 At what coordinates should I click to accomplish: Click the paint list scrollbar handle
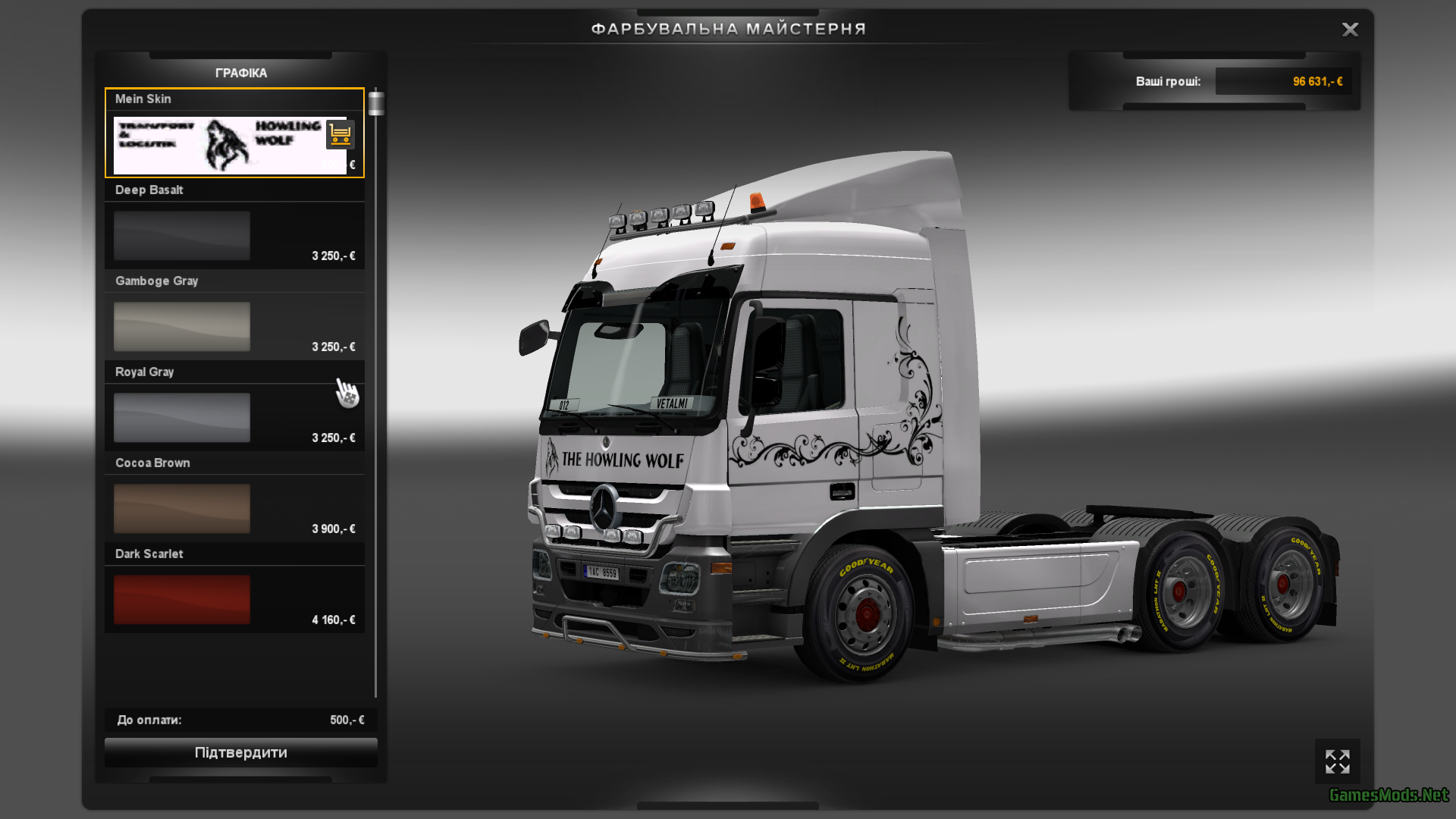click(x=376, y=104)
